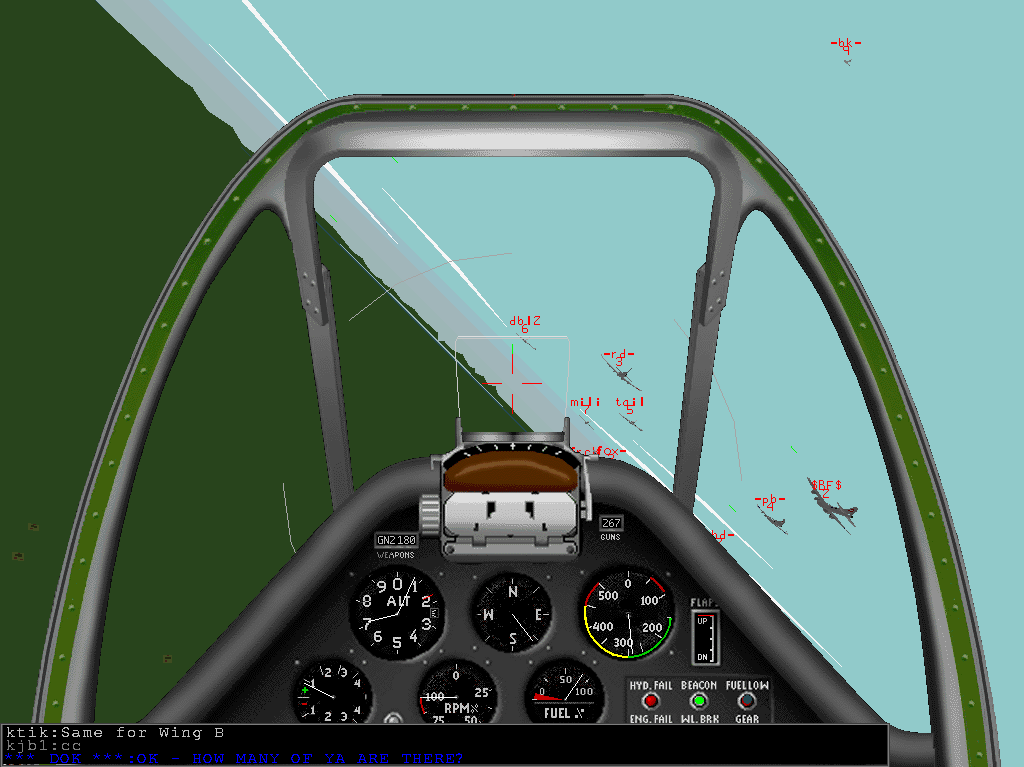Image resolution: width=1024 pixels, height=767 pixels.
Task: Click the radio chat message box
Action: click(443, 745)
